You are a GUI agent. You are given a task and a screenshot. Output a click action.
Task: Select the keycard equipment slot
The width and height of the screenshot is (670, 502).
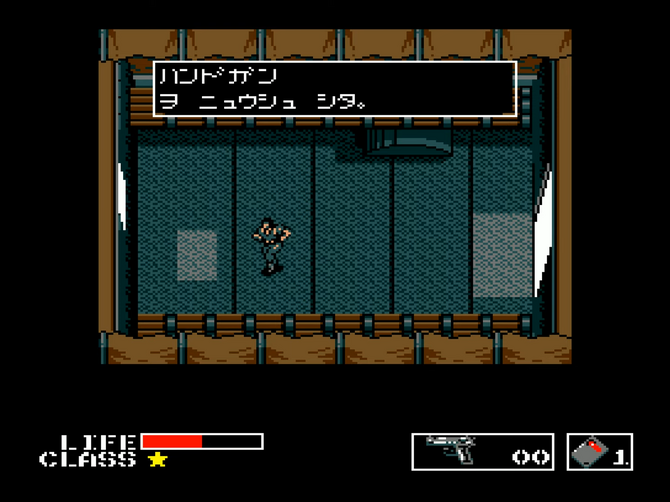pos(600,452)
